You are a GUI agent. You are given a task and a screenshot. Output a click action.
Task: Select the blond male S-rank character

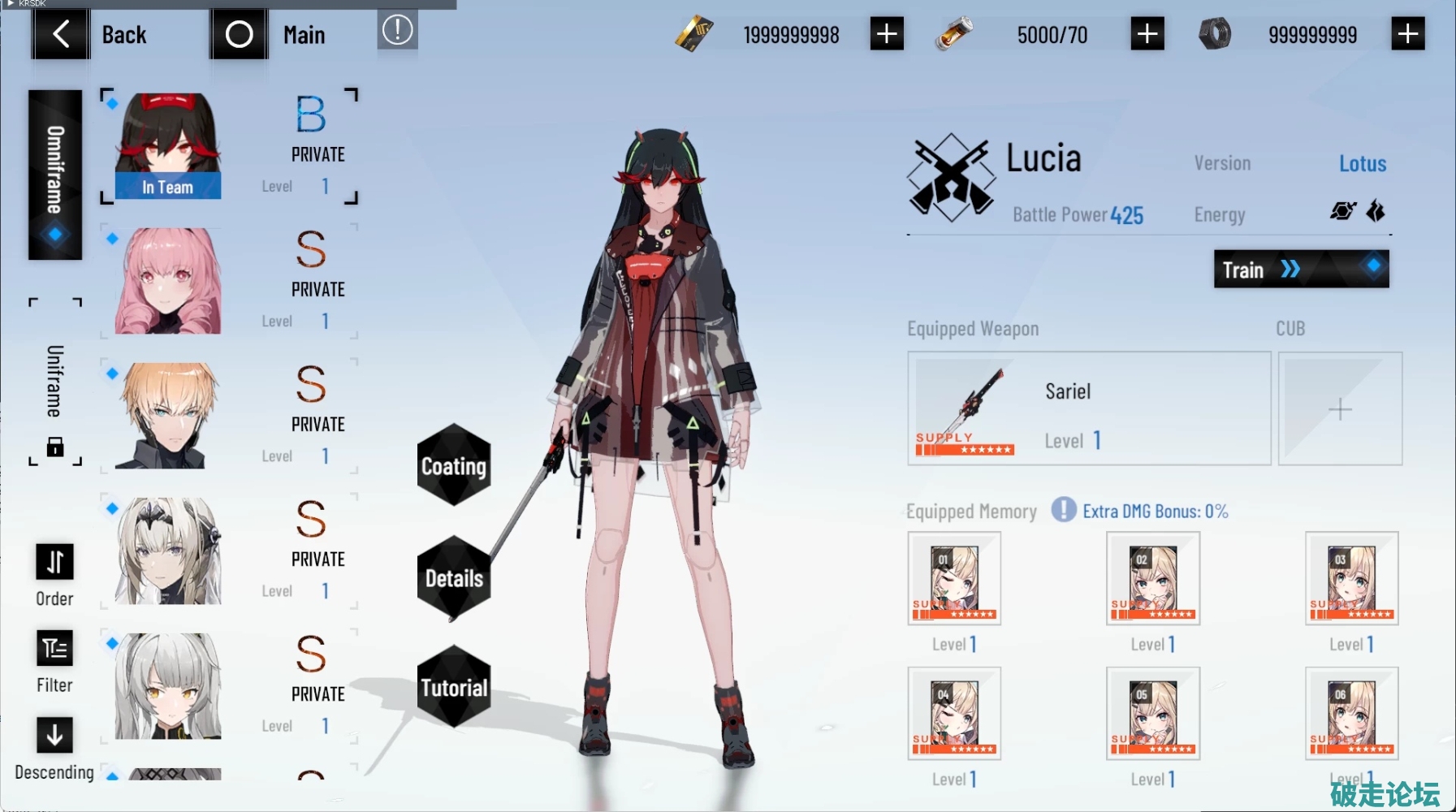(x=168, y=416)
